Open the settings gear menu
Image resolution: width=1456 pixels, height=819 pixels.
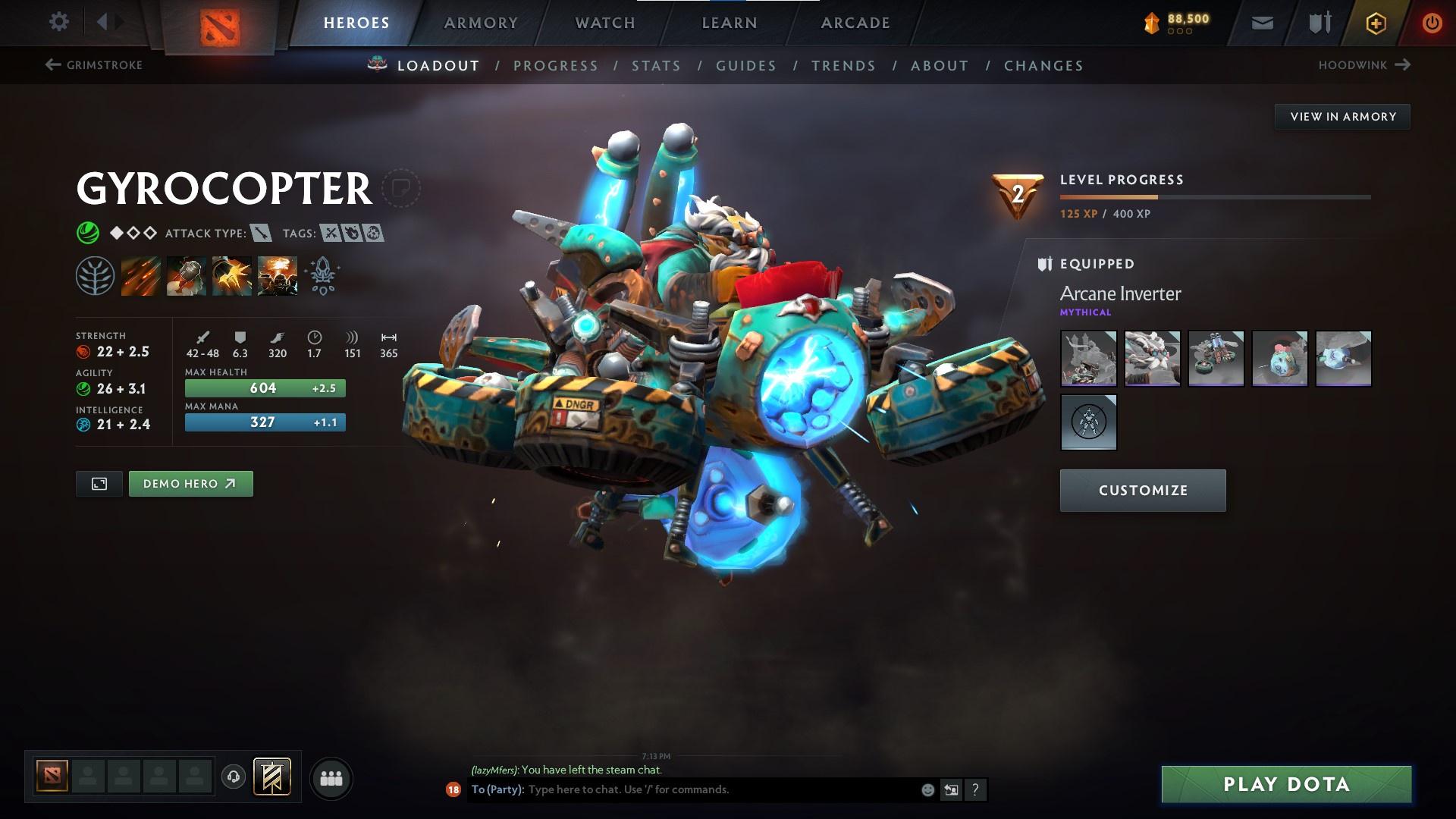pos(59,22)
